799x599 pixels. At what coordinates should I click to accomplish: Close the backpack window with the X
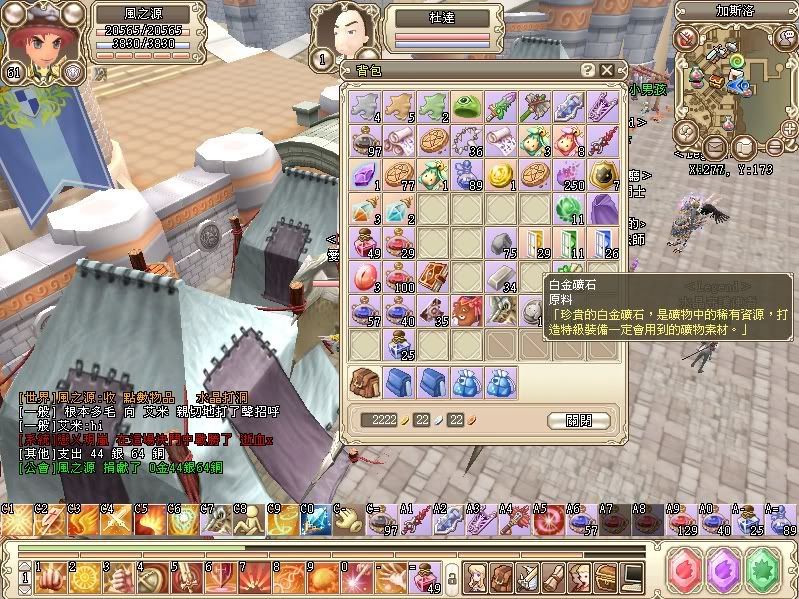pos(607,70)
